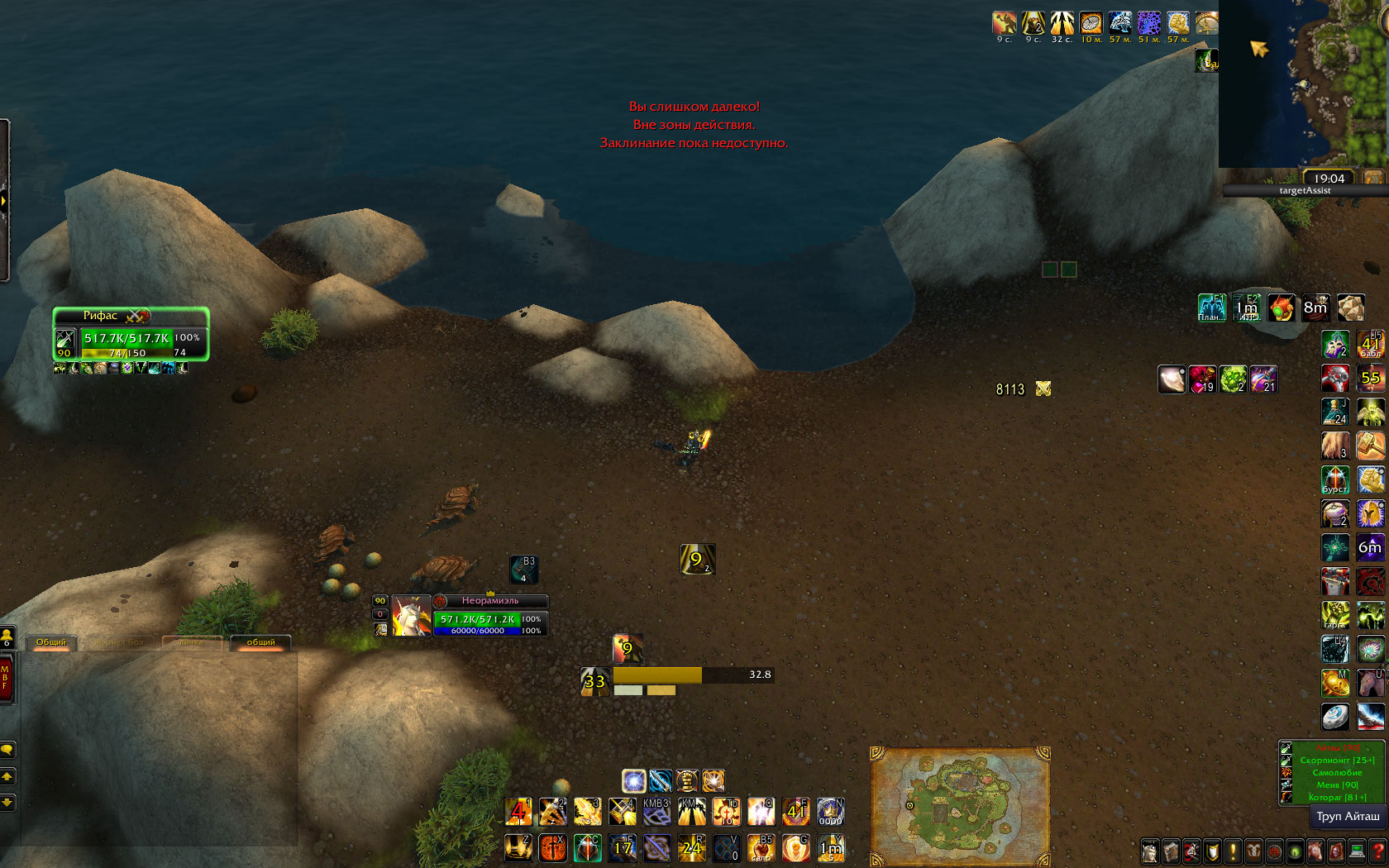Open the character info portrait button
Viewport: 1389px width, 868px height.
1150,851
